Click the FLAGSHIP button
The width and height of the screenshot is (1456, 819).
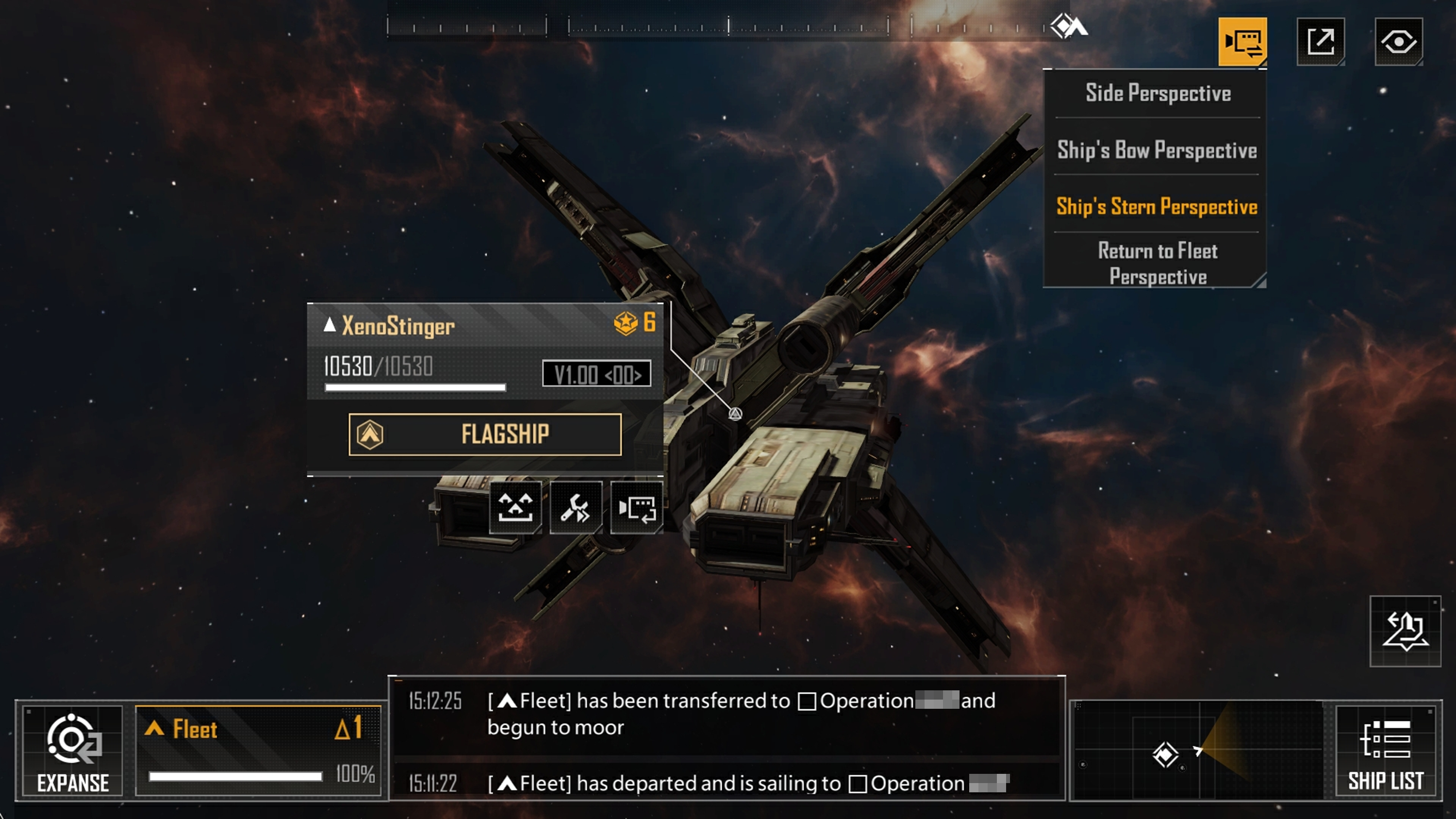[x=485, y=434]
